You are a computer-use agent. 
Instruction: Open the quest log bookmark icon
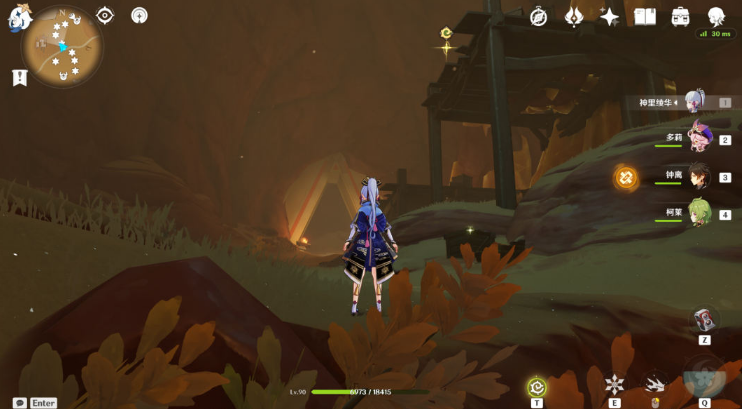coord(19,77)
